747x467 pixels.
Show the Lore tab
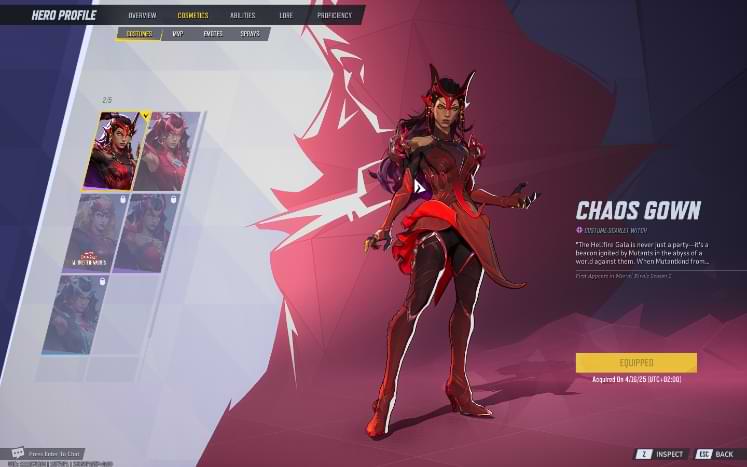point(286,15)
